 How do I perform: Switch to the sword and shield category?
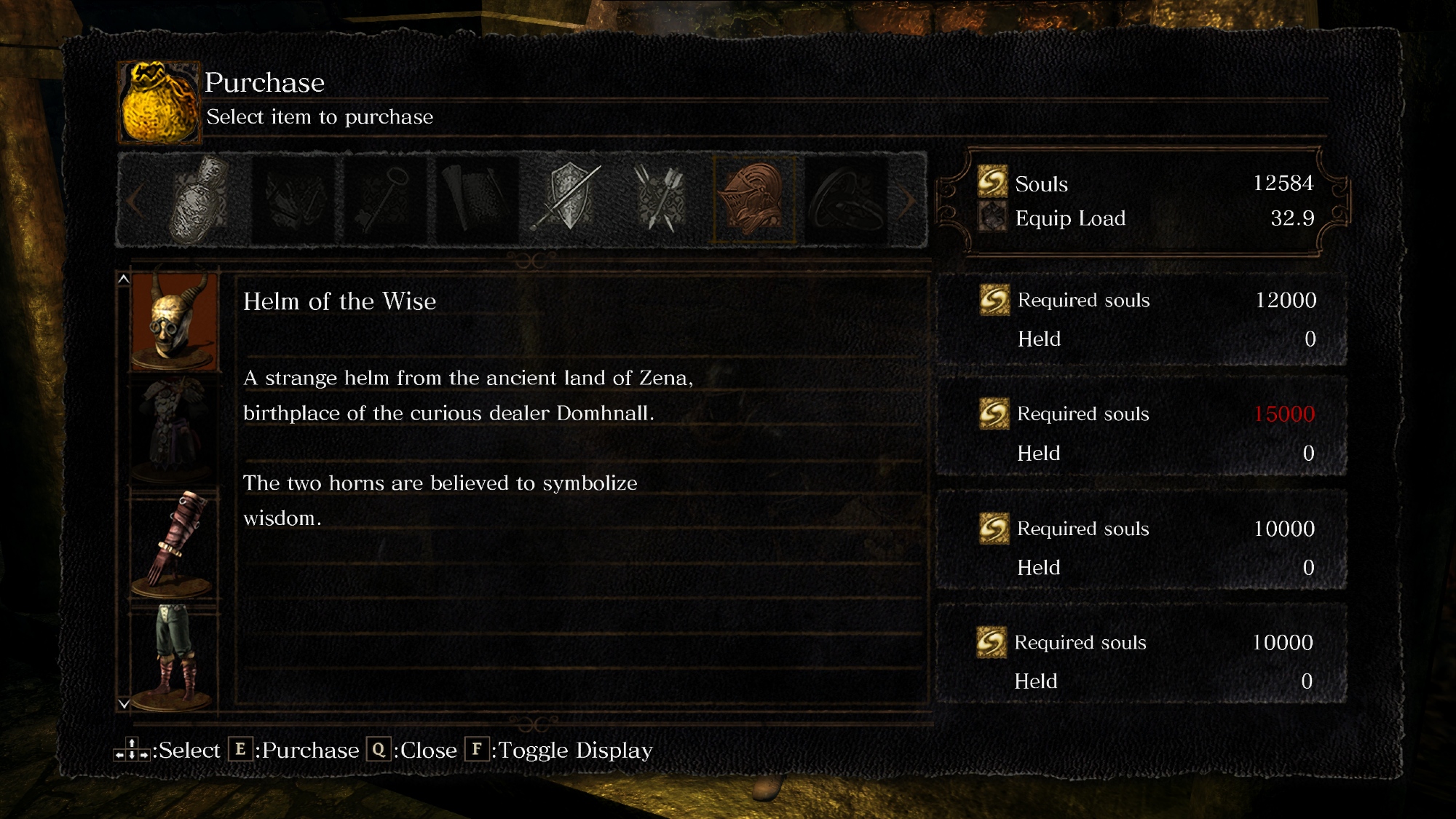click(569, 198)
